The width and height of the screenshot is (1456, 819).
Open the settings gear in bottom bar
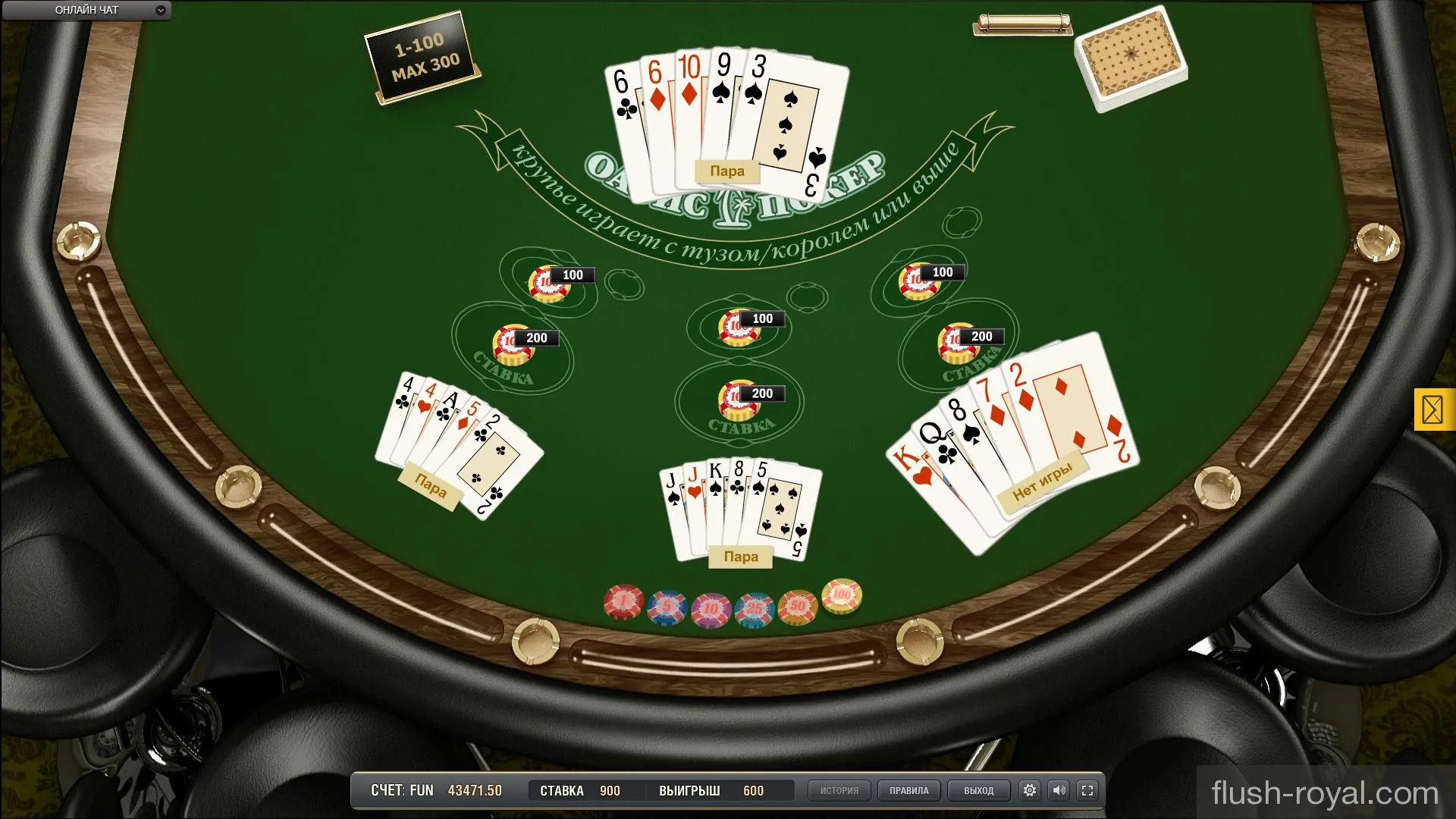1029,790
